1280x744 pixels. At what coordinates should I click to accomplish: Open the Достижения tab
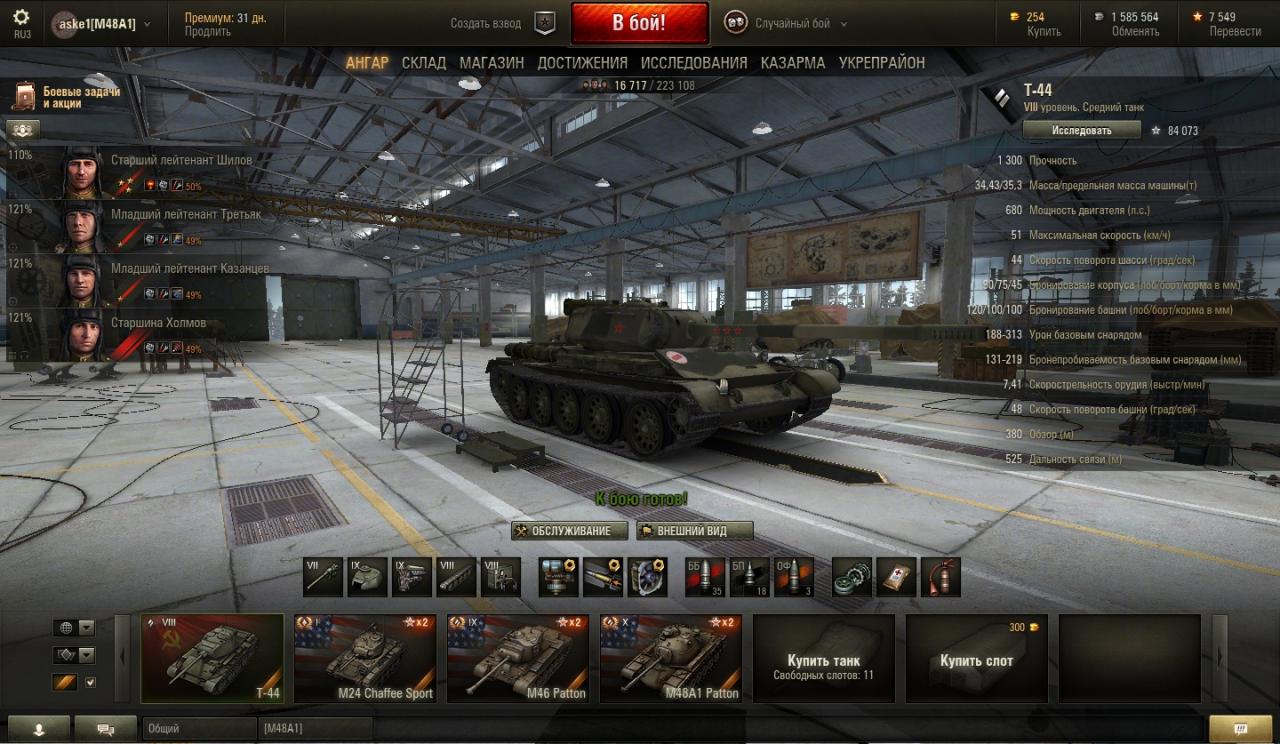pos(582,62)
